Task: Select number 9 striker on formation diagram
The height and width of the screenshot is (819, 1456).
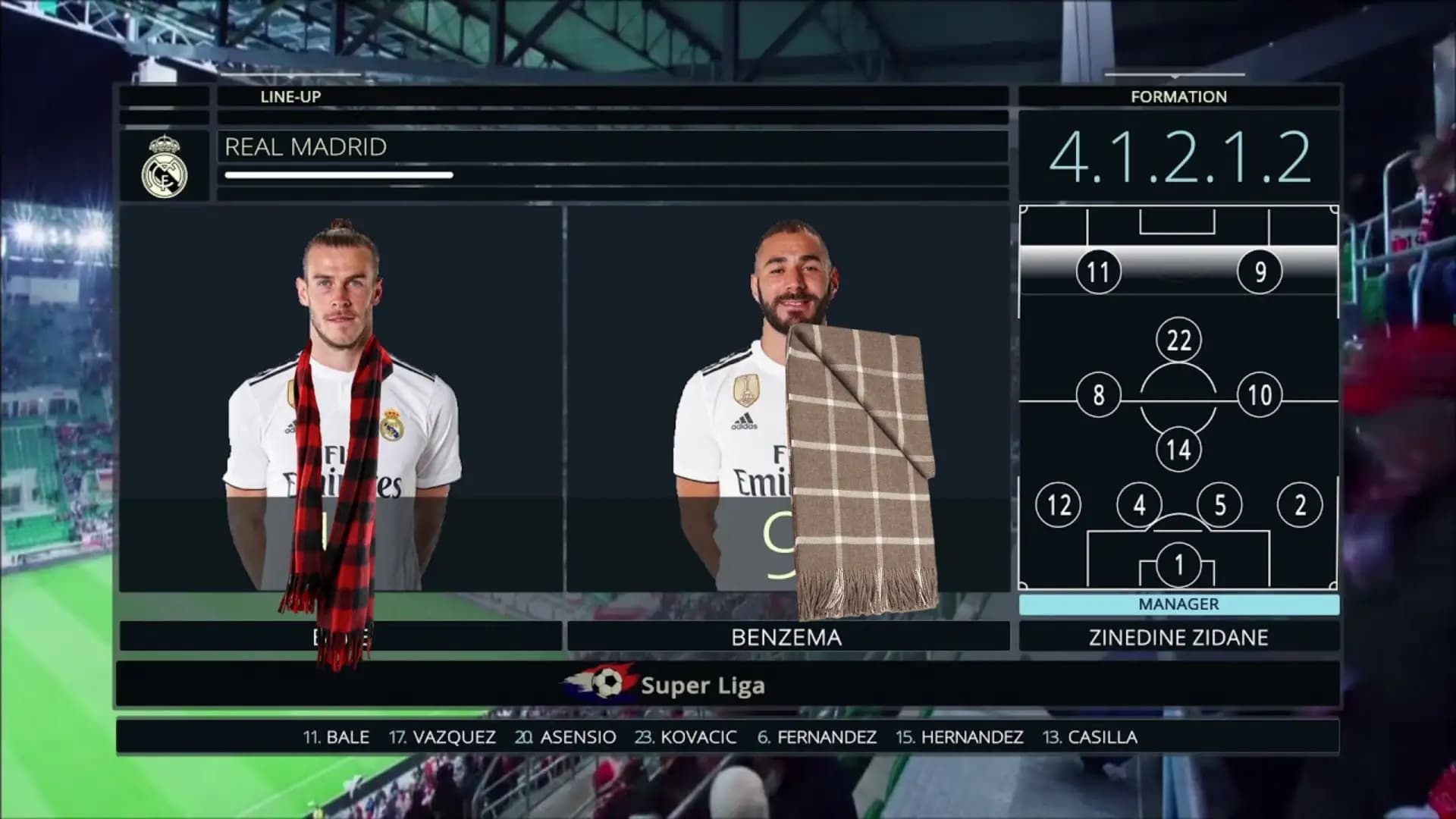Action: pyautogui.click(x=1259, y=271)
